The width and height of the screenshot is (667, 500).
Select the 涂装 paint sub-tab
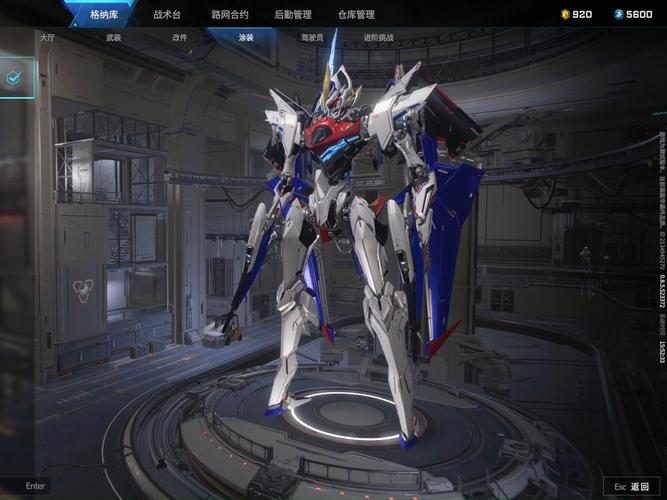(246, 37)
